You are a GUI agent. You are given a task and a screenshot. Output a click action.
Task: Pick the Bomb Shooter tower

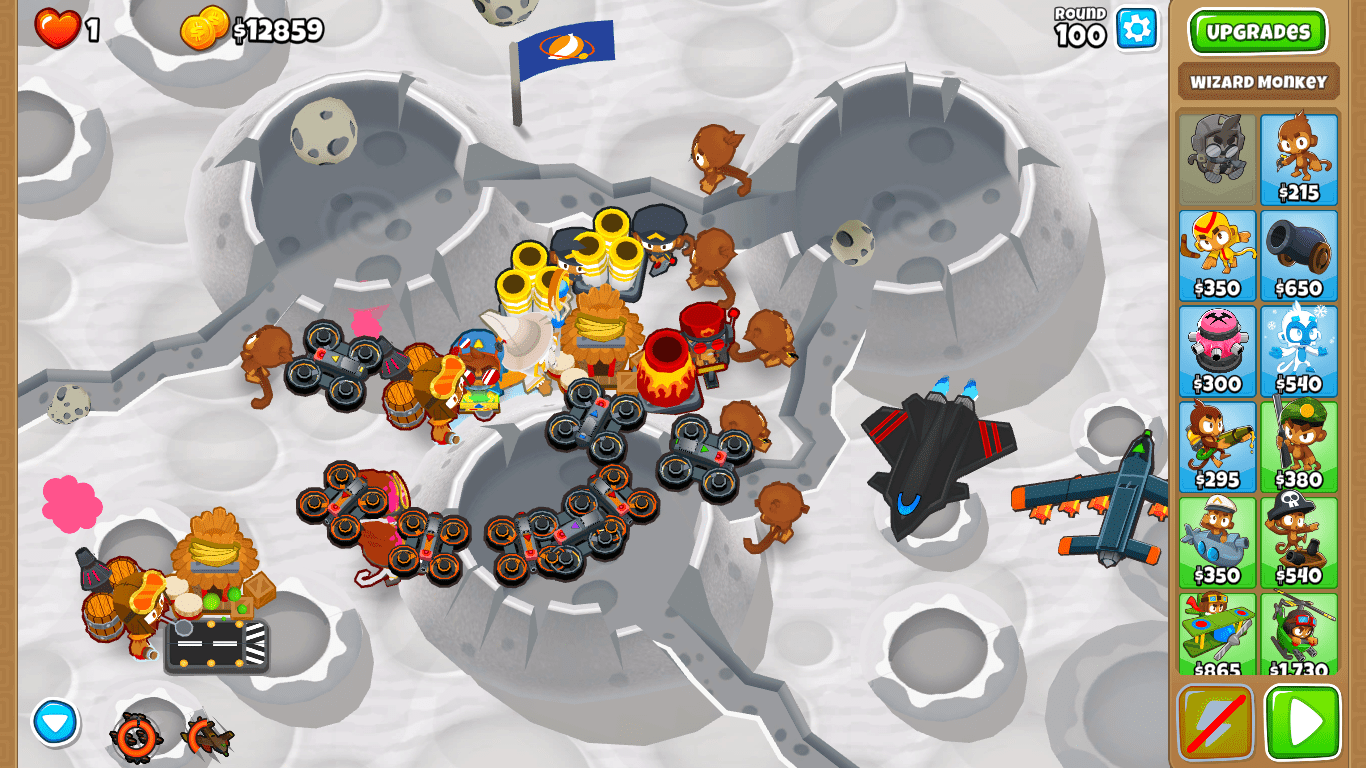1300,253
